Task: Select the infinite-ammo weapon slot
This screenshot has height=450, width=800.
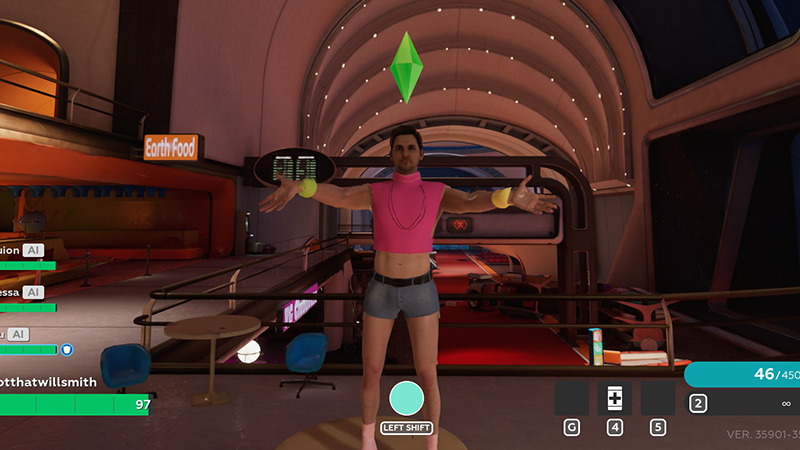Action: tap(742, 403)
